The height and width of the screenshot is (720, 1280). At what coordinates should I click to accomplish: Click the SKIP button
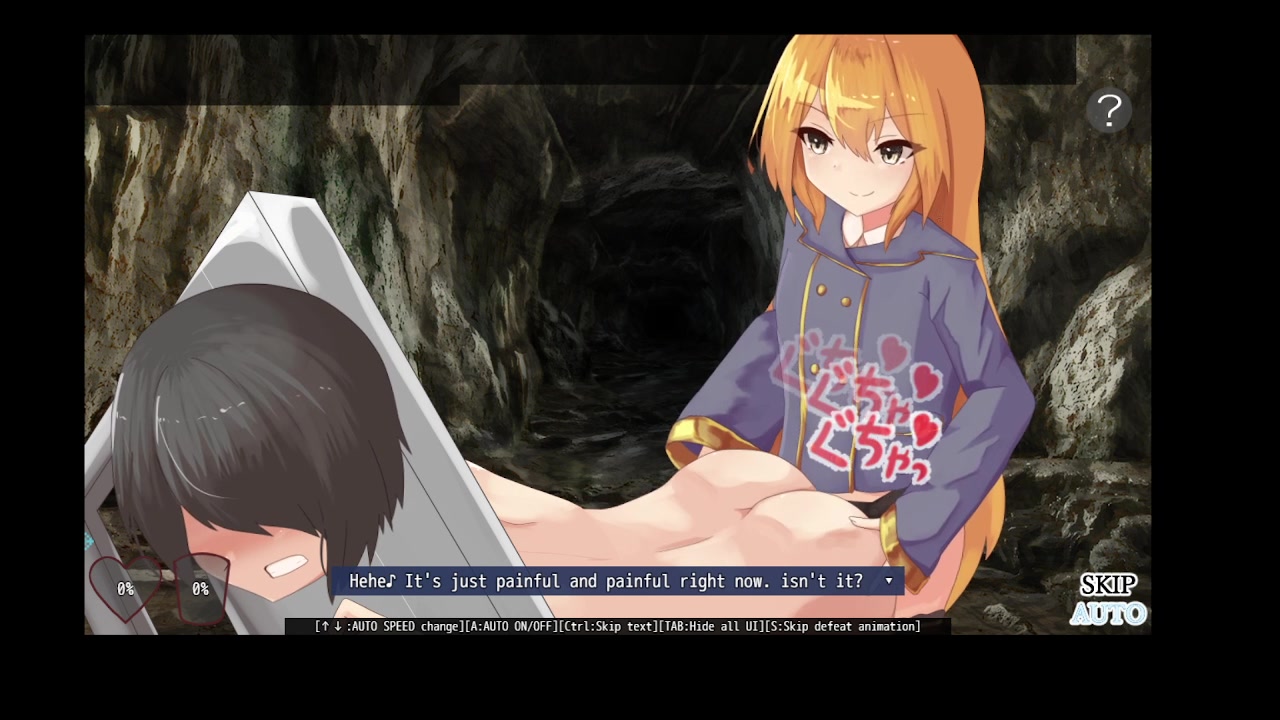pos(1108,585)
